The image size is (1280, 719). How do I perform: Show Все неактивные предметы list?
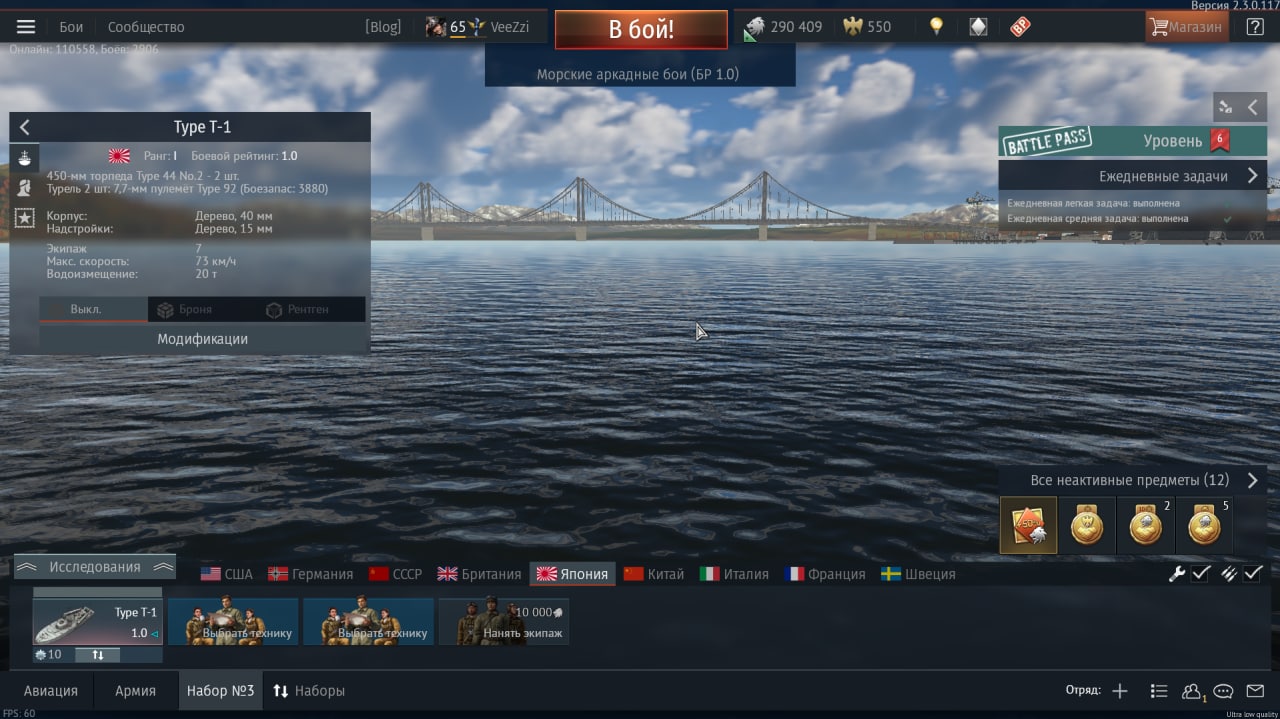click(x=1132, y=481)
